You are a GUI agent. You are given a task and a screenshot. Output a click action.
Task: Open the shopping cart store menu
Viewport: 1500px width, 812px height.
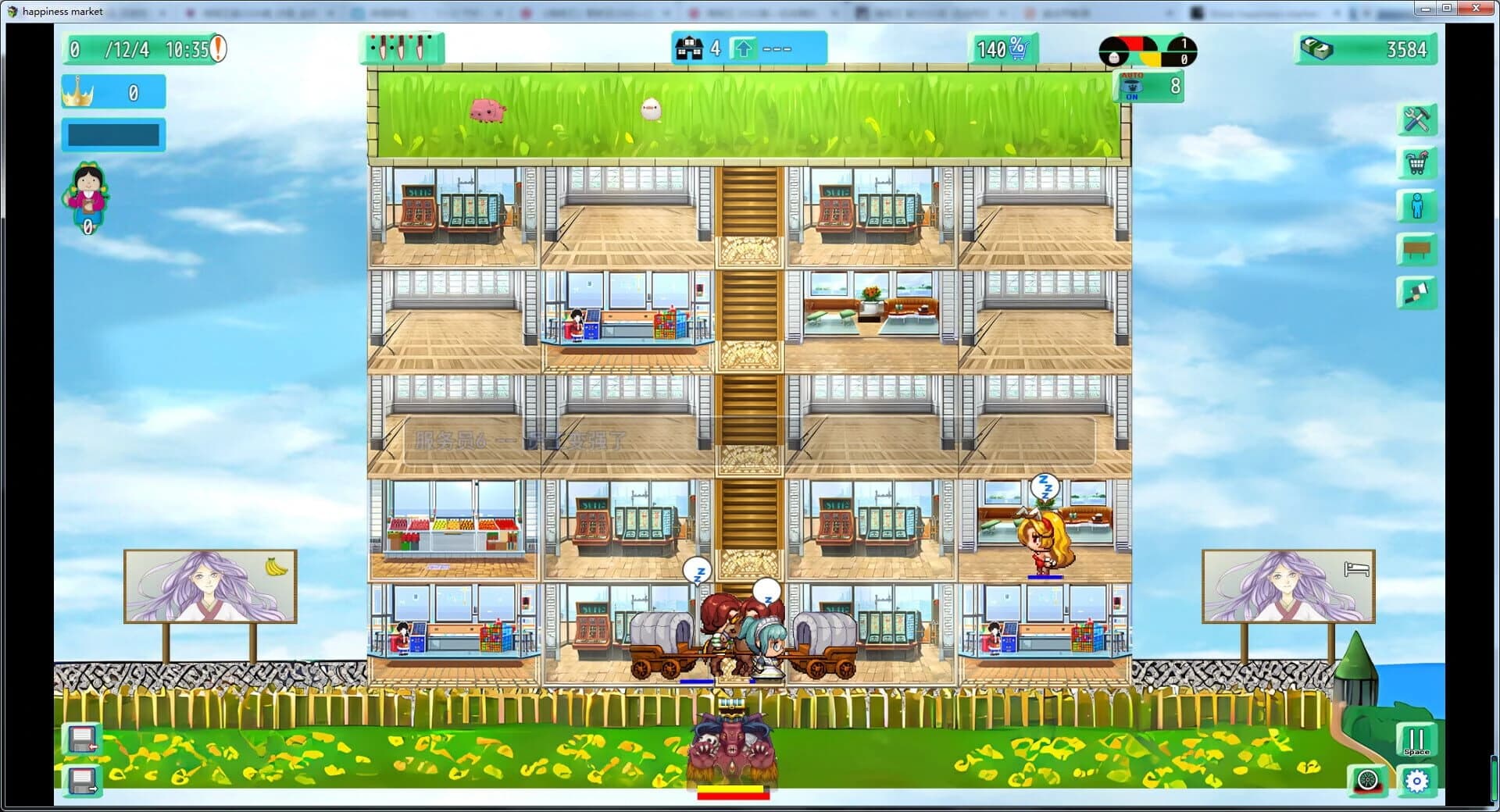tap(1416, 163)
